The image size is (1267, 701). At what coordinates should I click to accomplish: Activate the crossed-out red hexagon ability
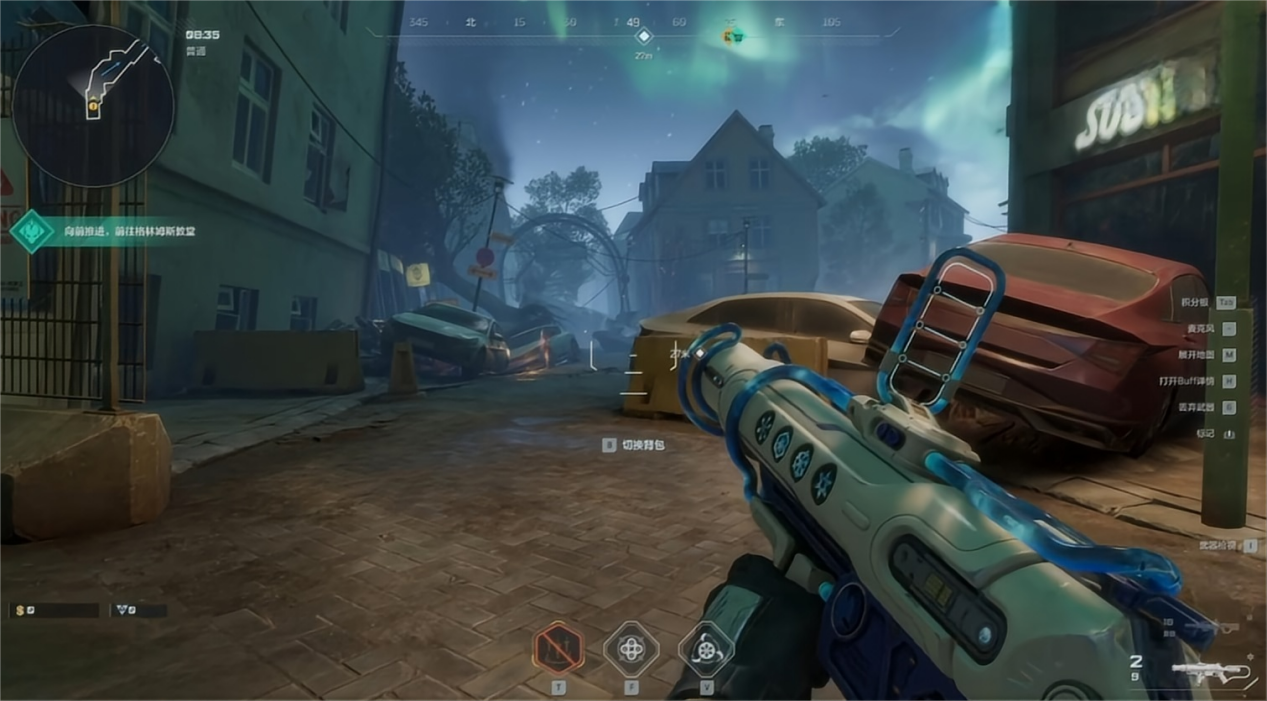coord(558,648)
